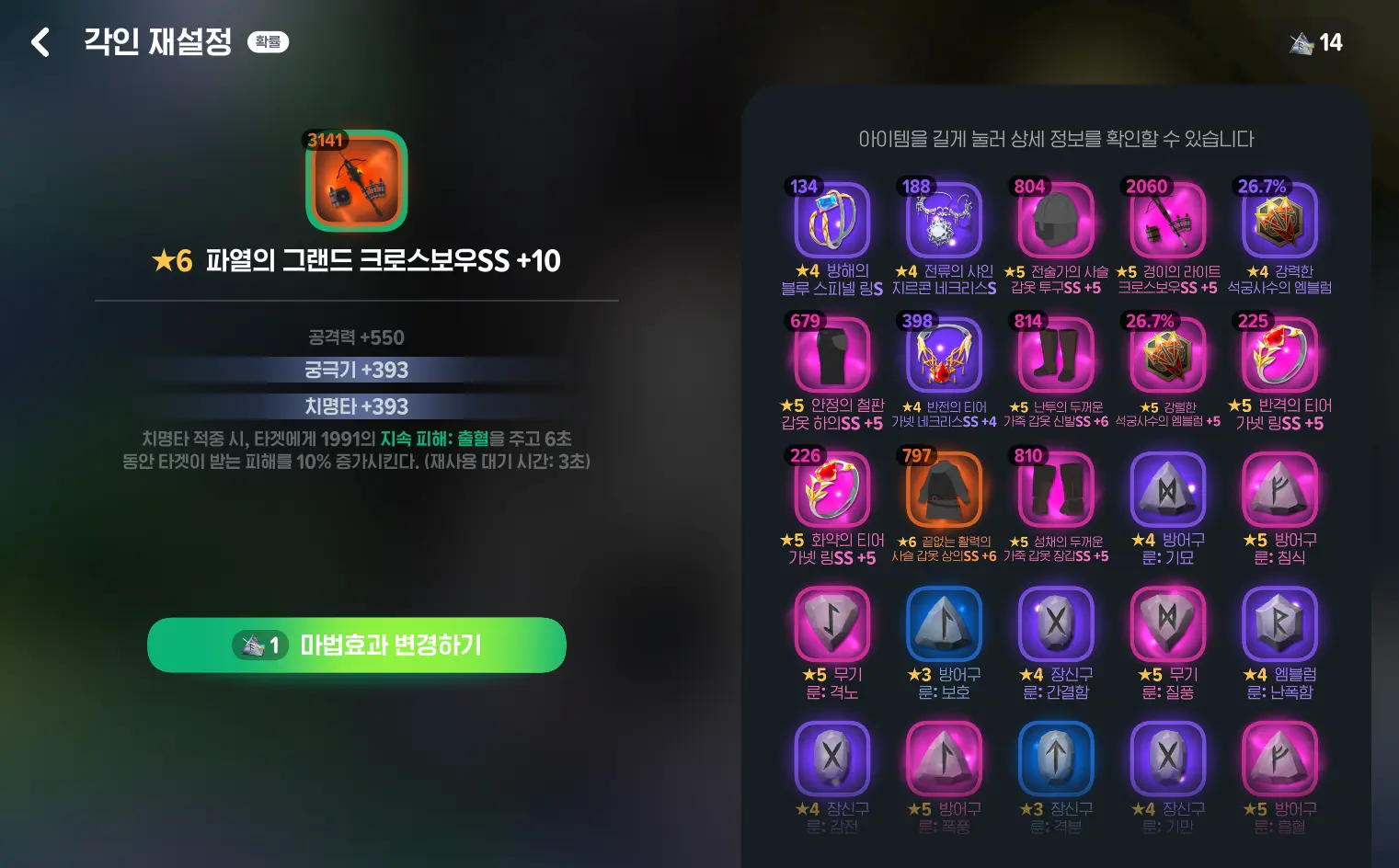This screenshot has width=1399, height=868.
Task: Select the 난투의 두꺼운 가죽 갑옷 신발 boots
Action: (x=1056, y=356)
